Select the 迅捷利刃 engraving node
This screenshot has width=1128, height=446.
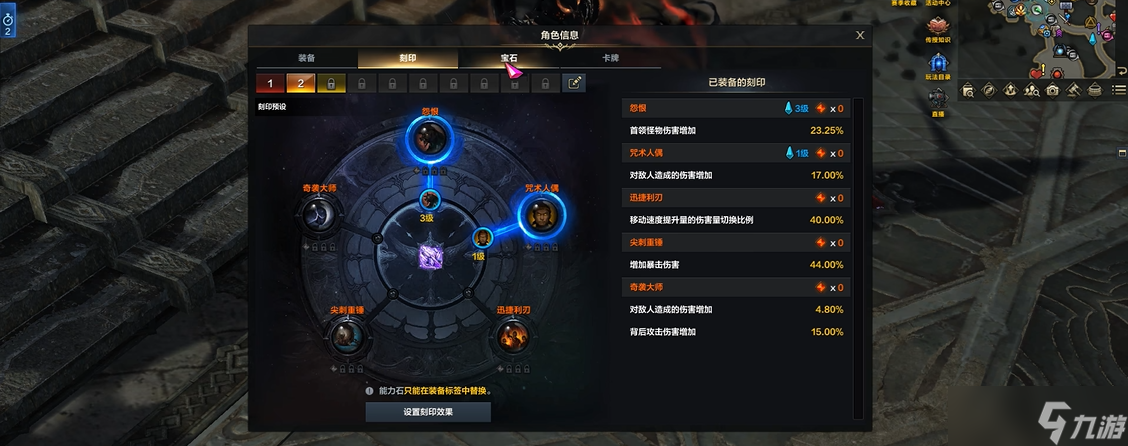(x=512, y=338)
